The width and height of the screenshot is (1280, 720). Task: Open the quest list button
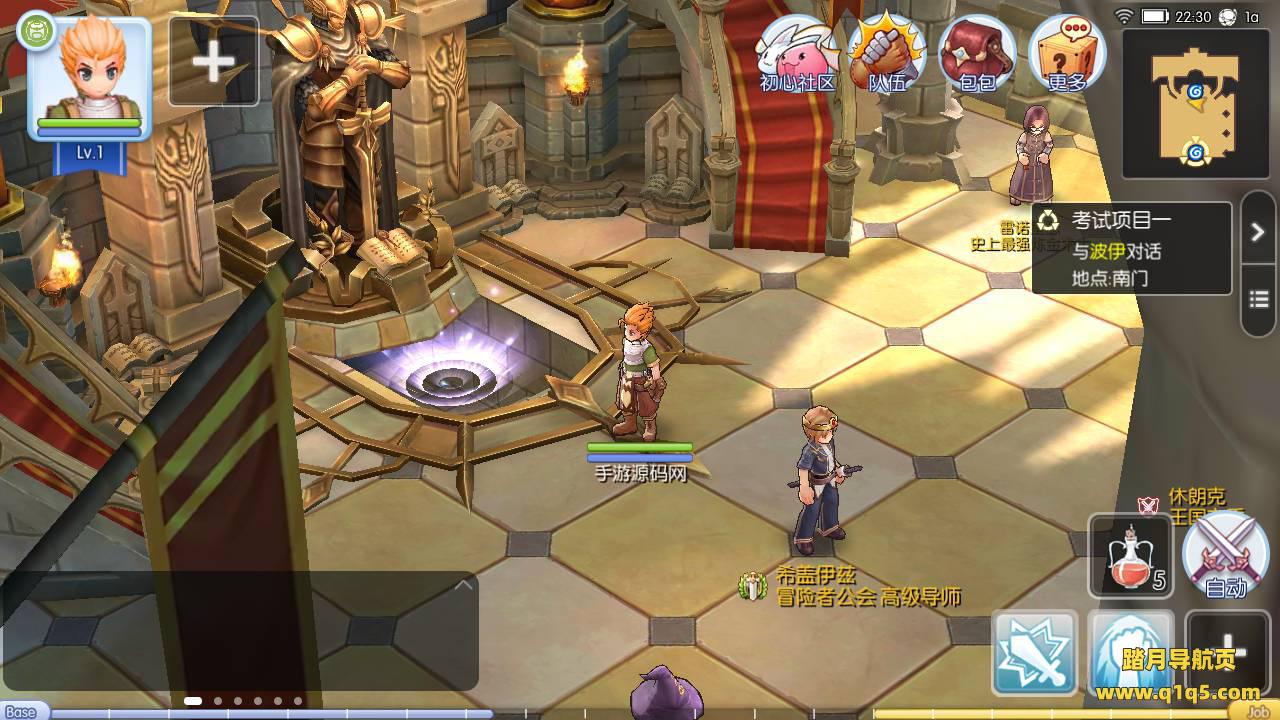tap(1258, 299)
